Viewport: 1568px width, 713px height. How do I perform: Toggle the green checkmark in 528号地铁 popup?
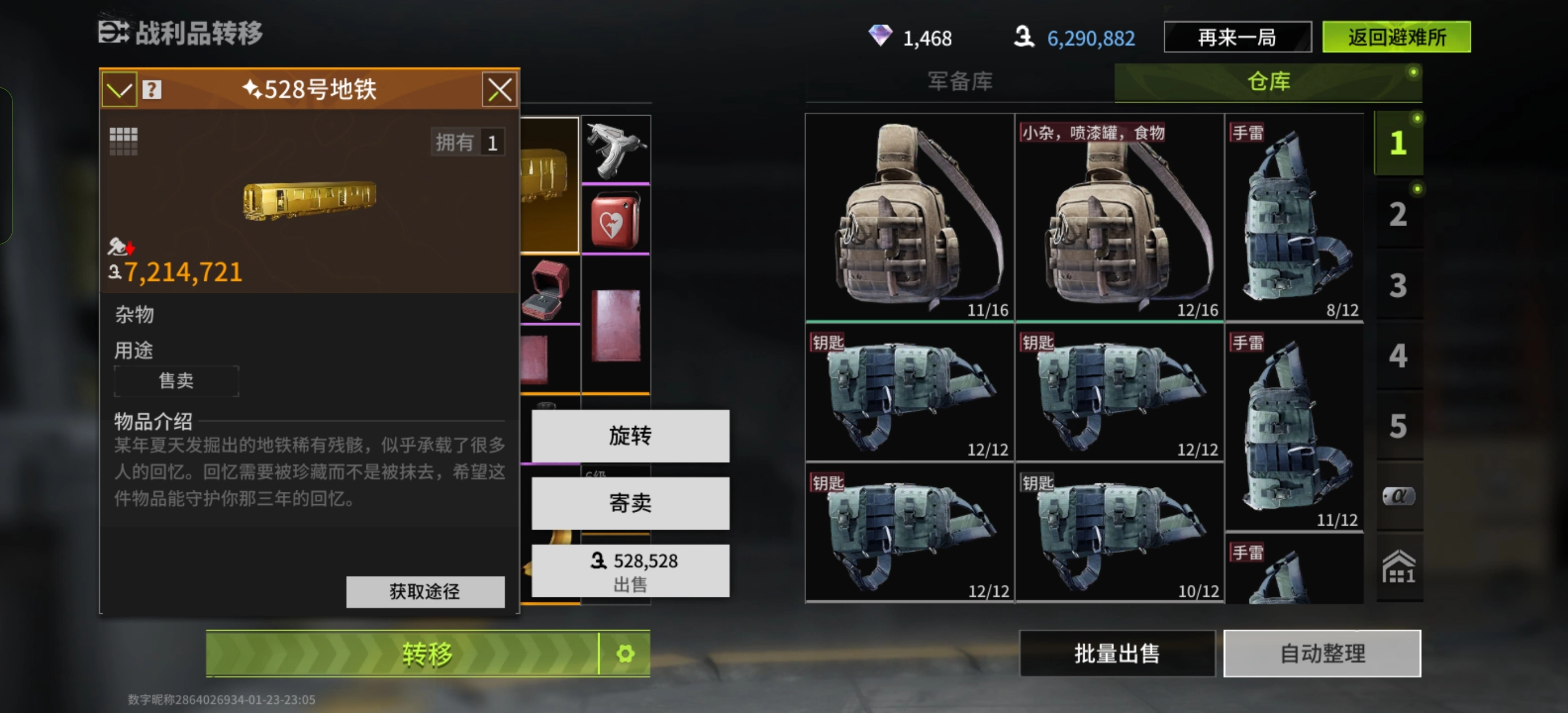[x=121, y=90]
